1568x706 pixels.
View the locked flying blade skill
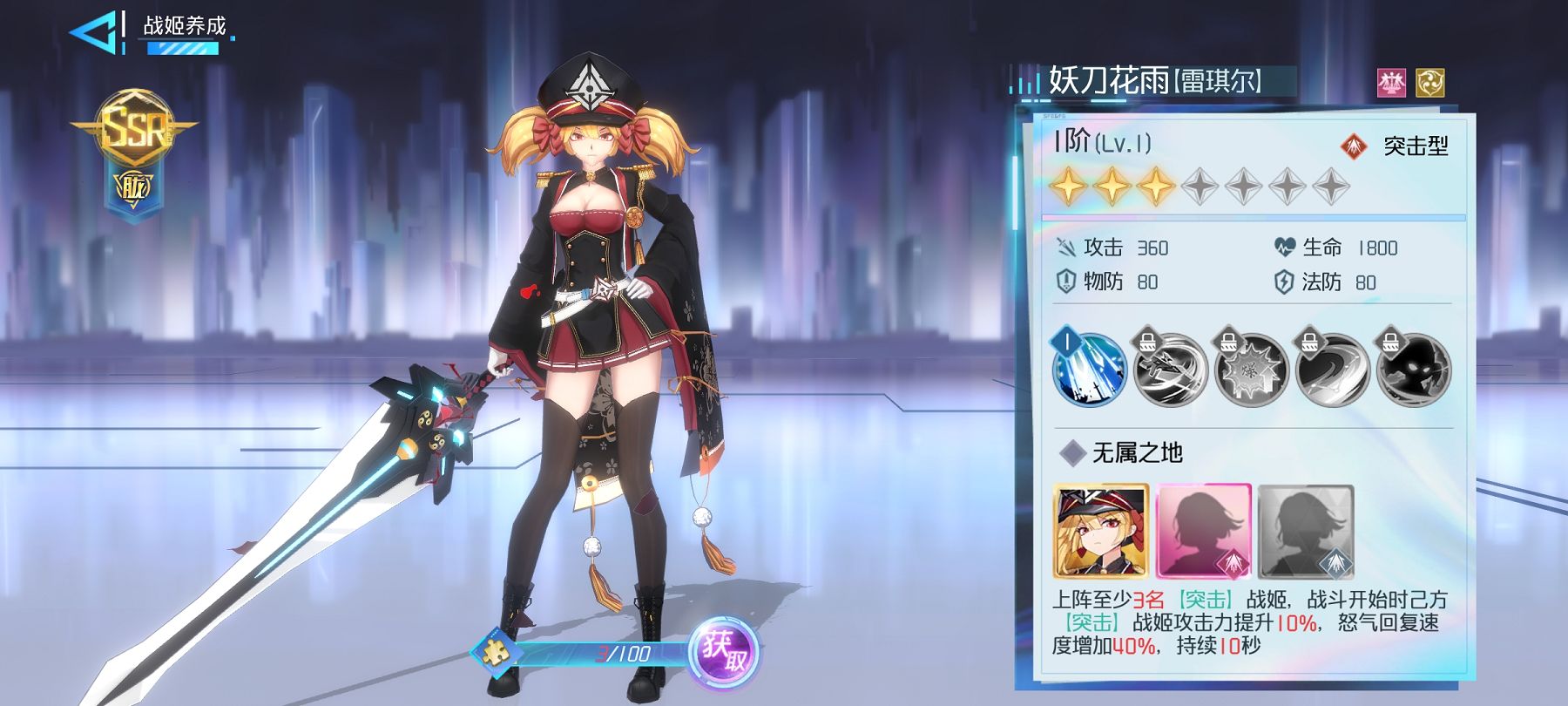pyautogui.click(x=1170, y=370)
